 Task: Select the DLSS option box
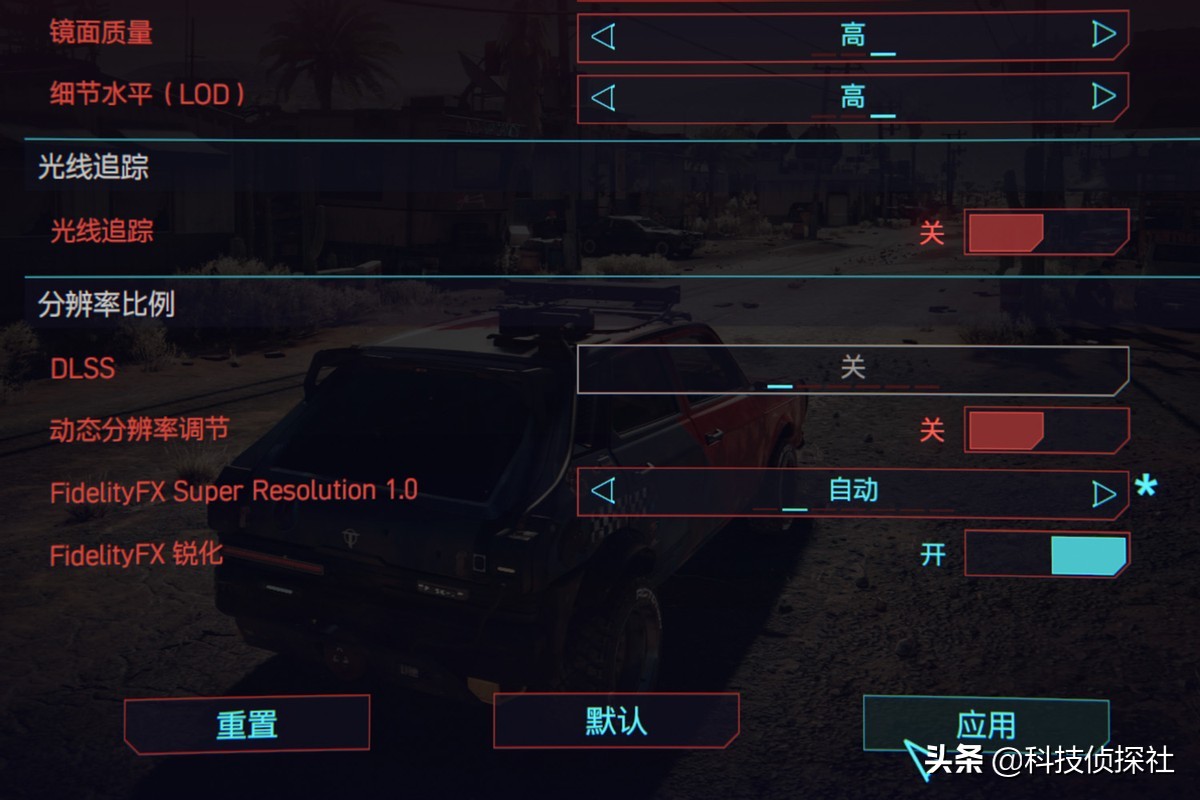point(852,369)
